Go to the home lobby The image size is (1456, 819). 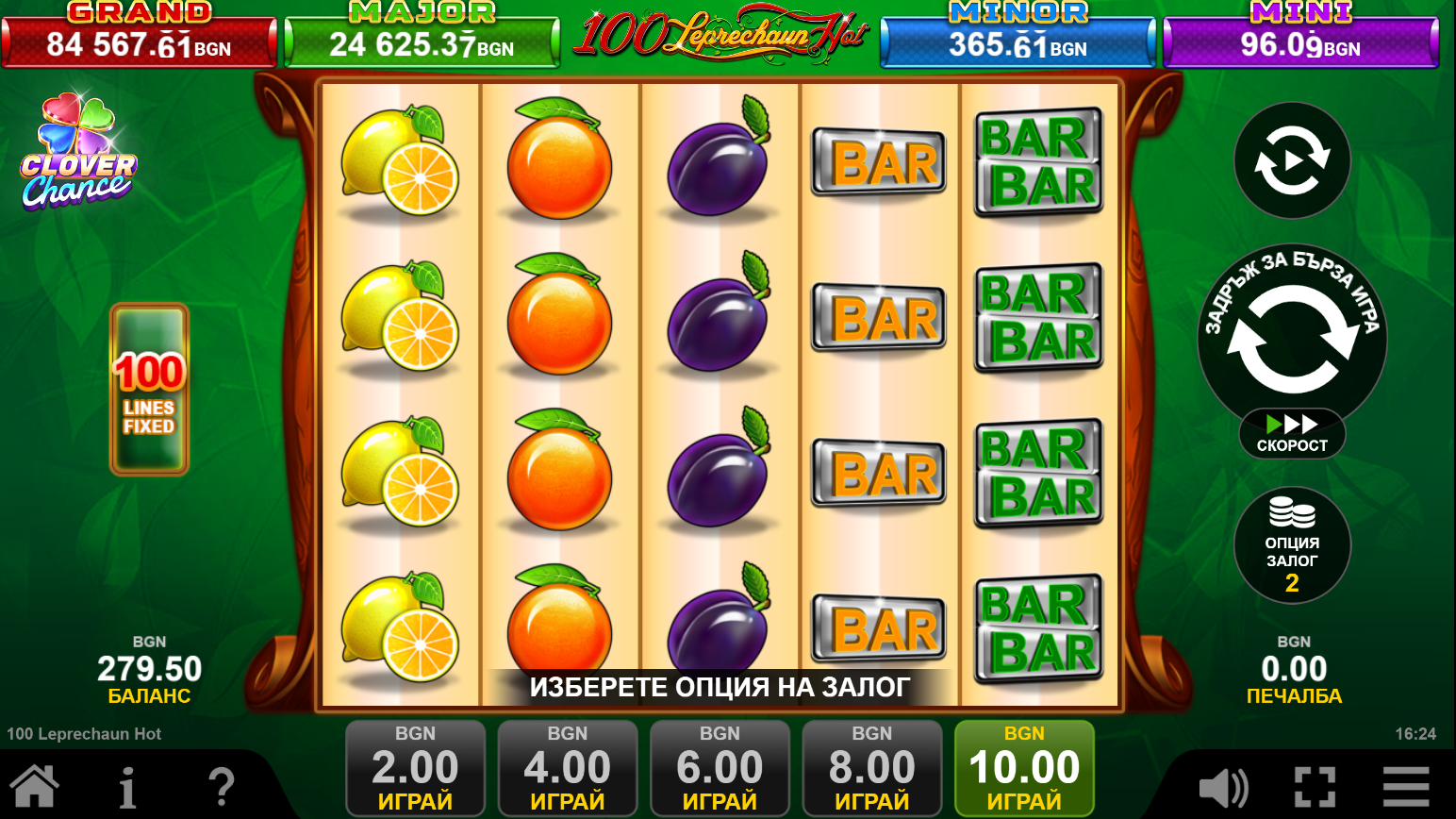(x=35, y=786)
